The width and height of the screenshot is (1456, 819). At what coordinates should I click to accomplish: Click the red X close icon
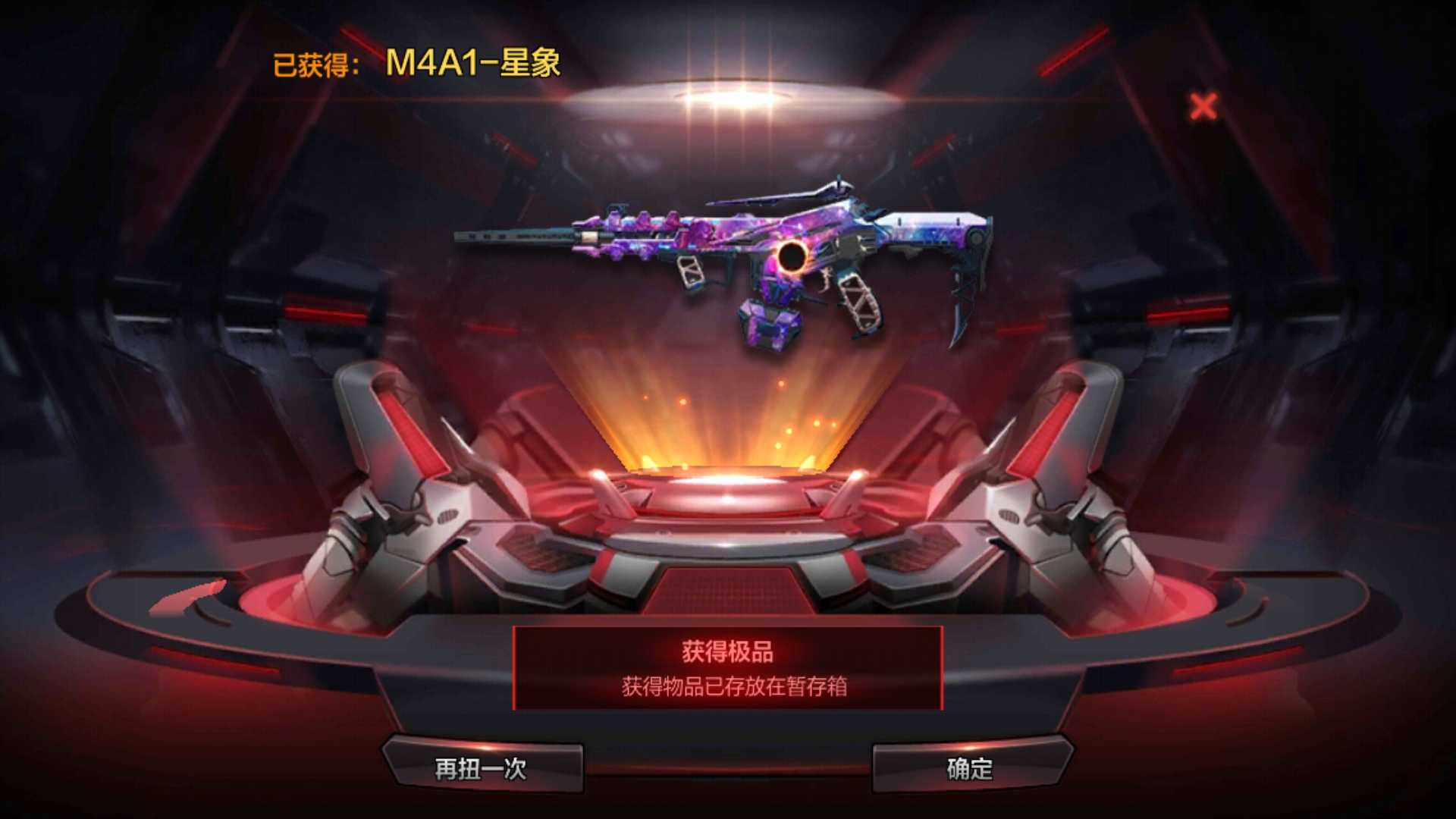pos(1203,107)
